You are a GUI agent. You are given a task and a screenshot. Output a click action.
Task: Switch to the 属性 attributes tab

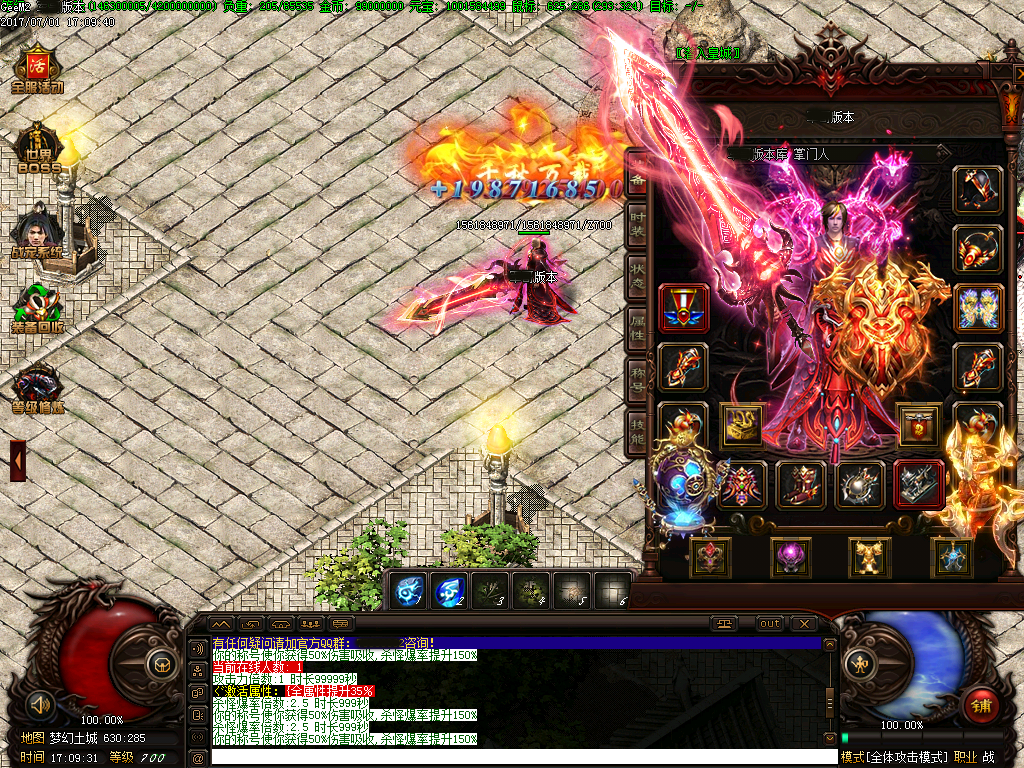point(637,326)
